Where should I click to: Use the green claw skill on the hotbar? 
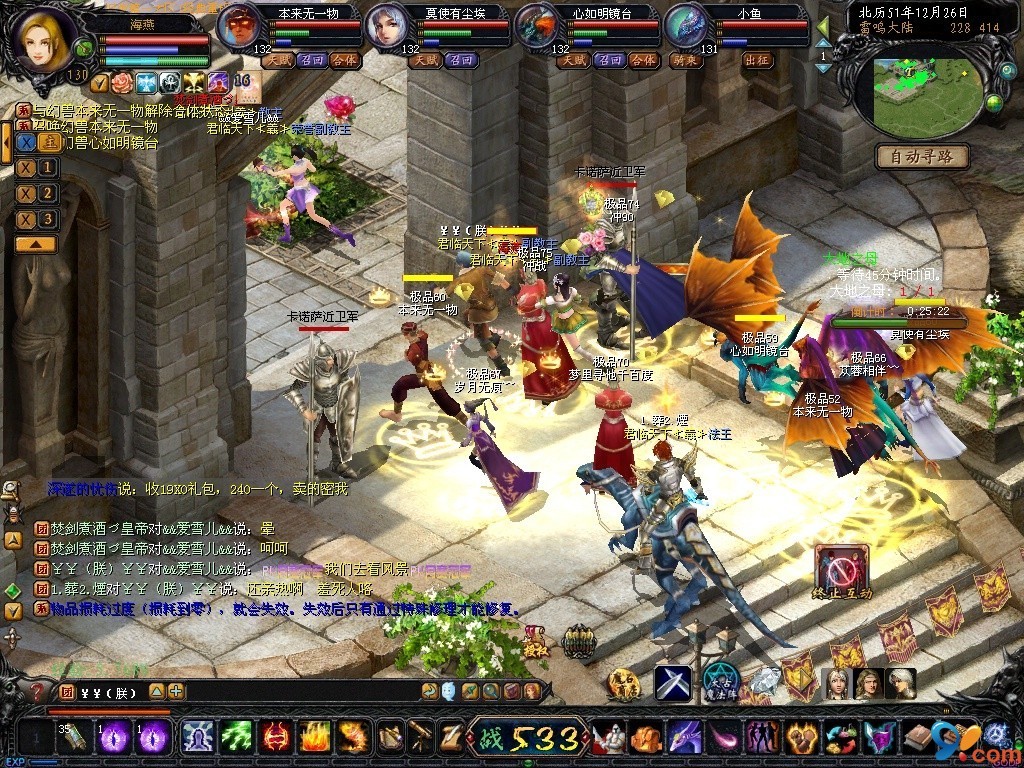(x=236, y=739)
